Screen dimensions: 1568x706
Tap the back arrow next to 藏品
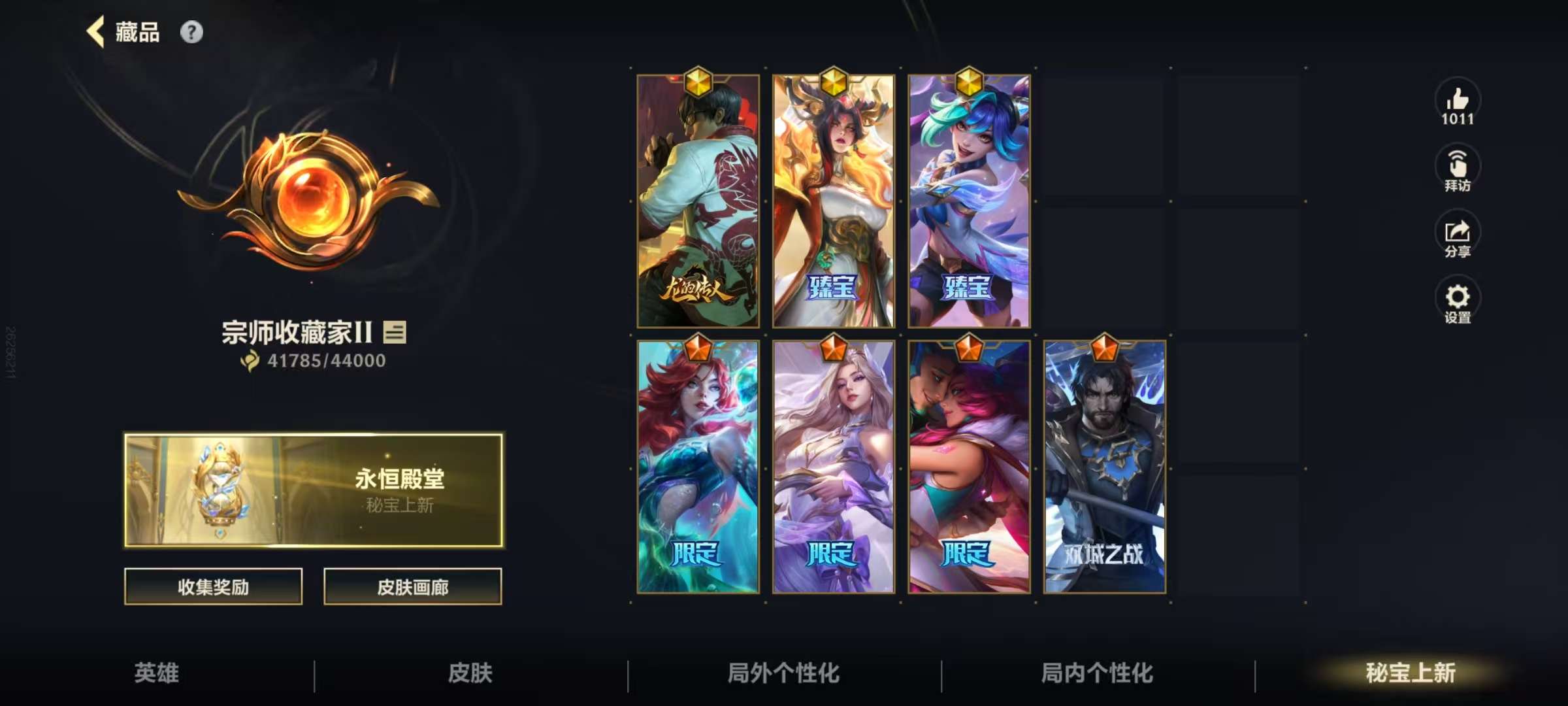[x=94, y=31]
